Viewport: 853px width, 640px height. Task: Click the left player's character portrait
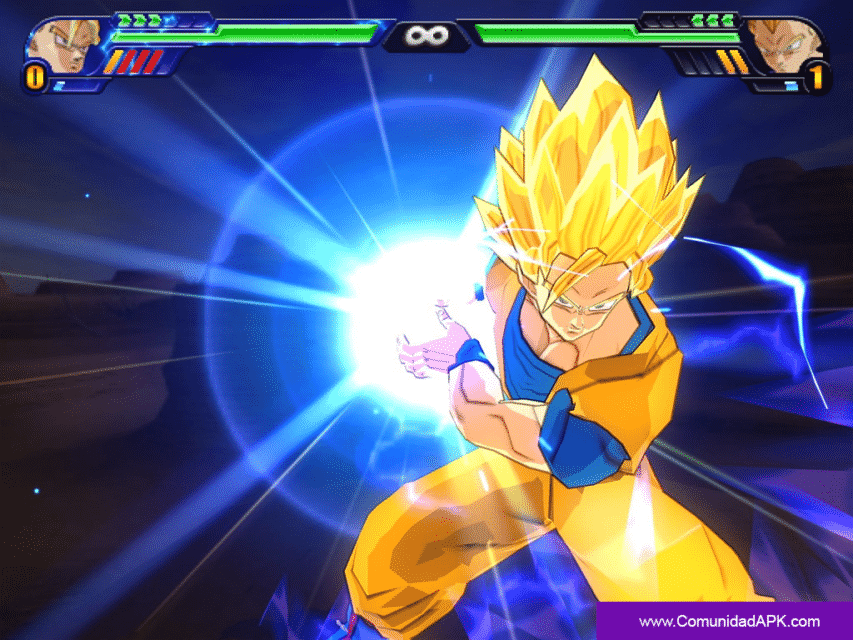tap(62, 46)
